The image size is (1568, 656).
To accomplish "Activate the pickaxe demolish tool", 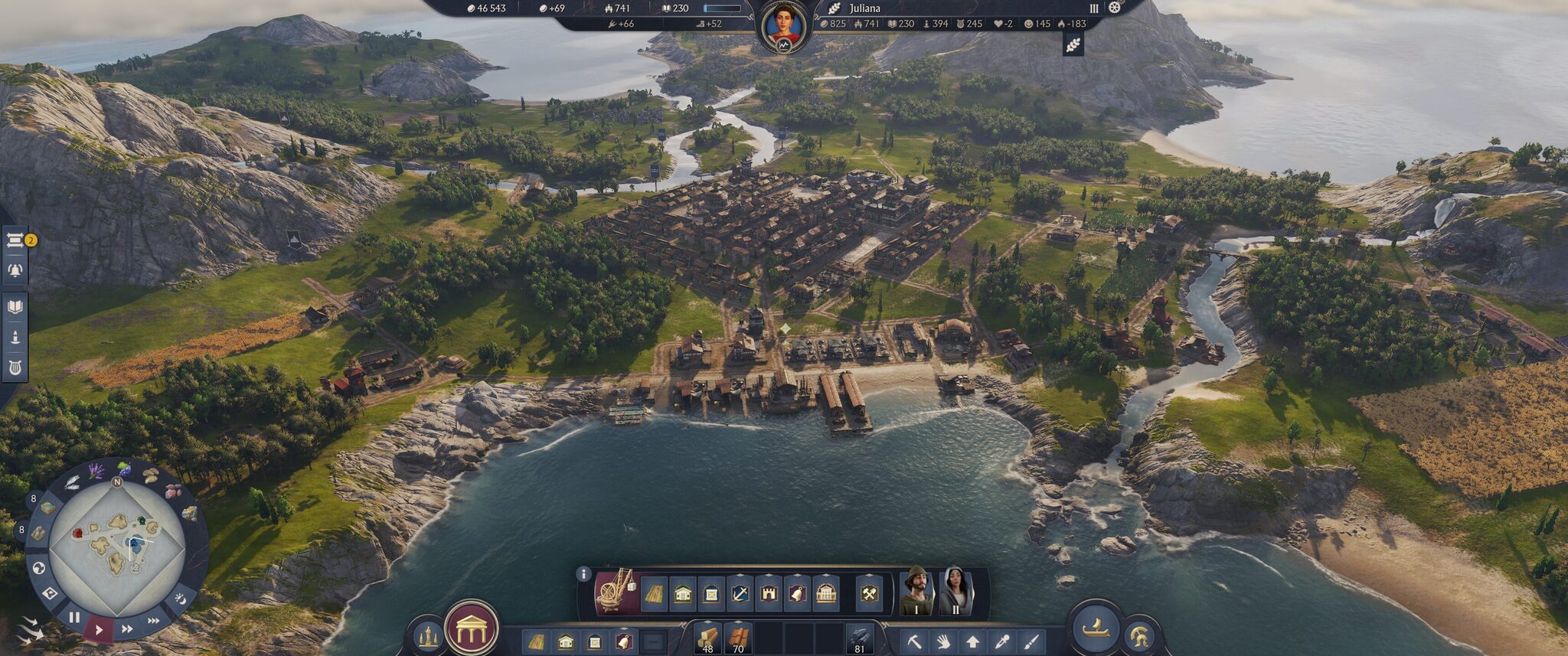I will point(914,641).
